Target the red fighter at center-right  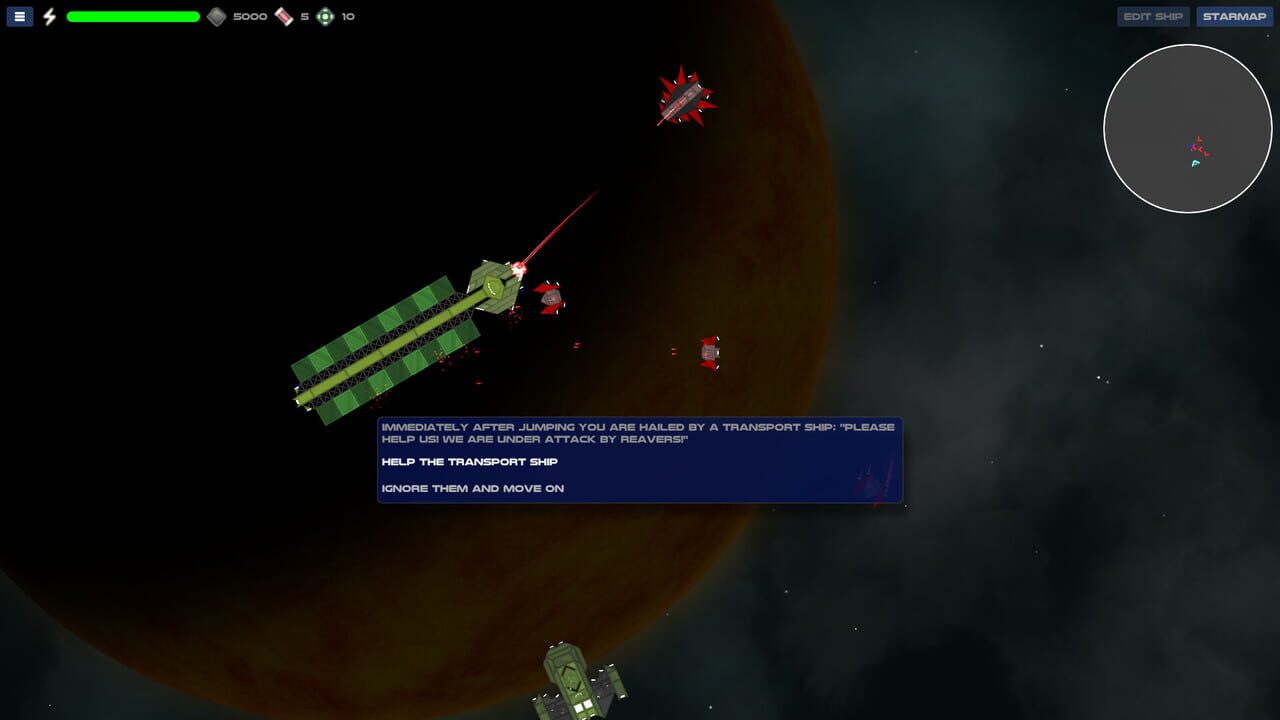[708, 351]
